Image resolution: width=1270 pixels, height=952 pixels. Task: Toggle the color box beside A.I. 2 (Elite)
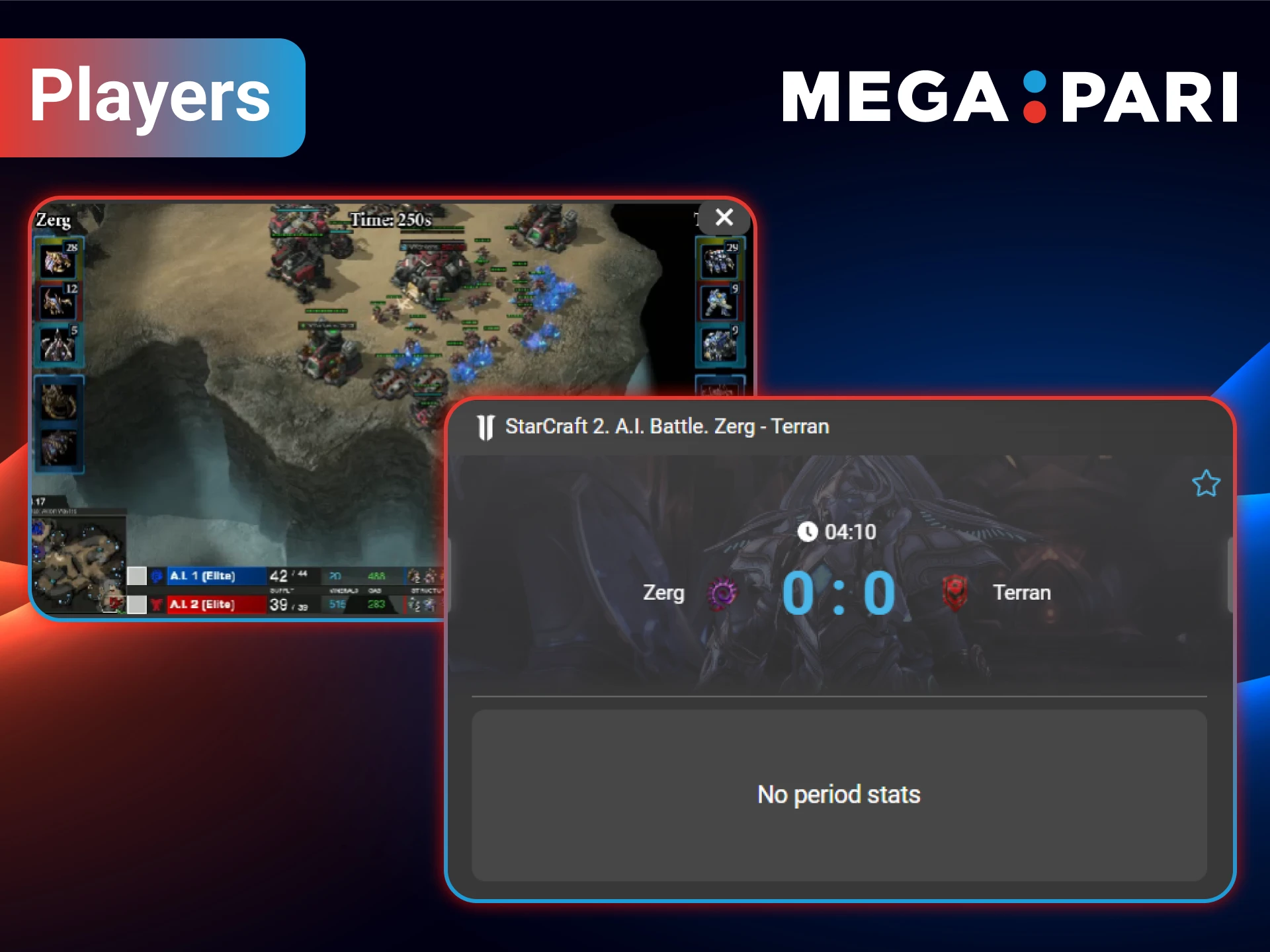tap(138, 604)
